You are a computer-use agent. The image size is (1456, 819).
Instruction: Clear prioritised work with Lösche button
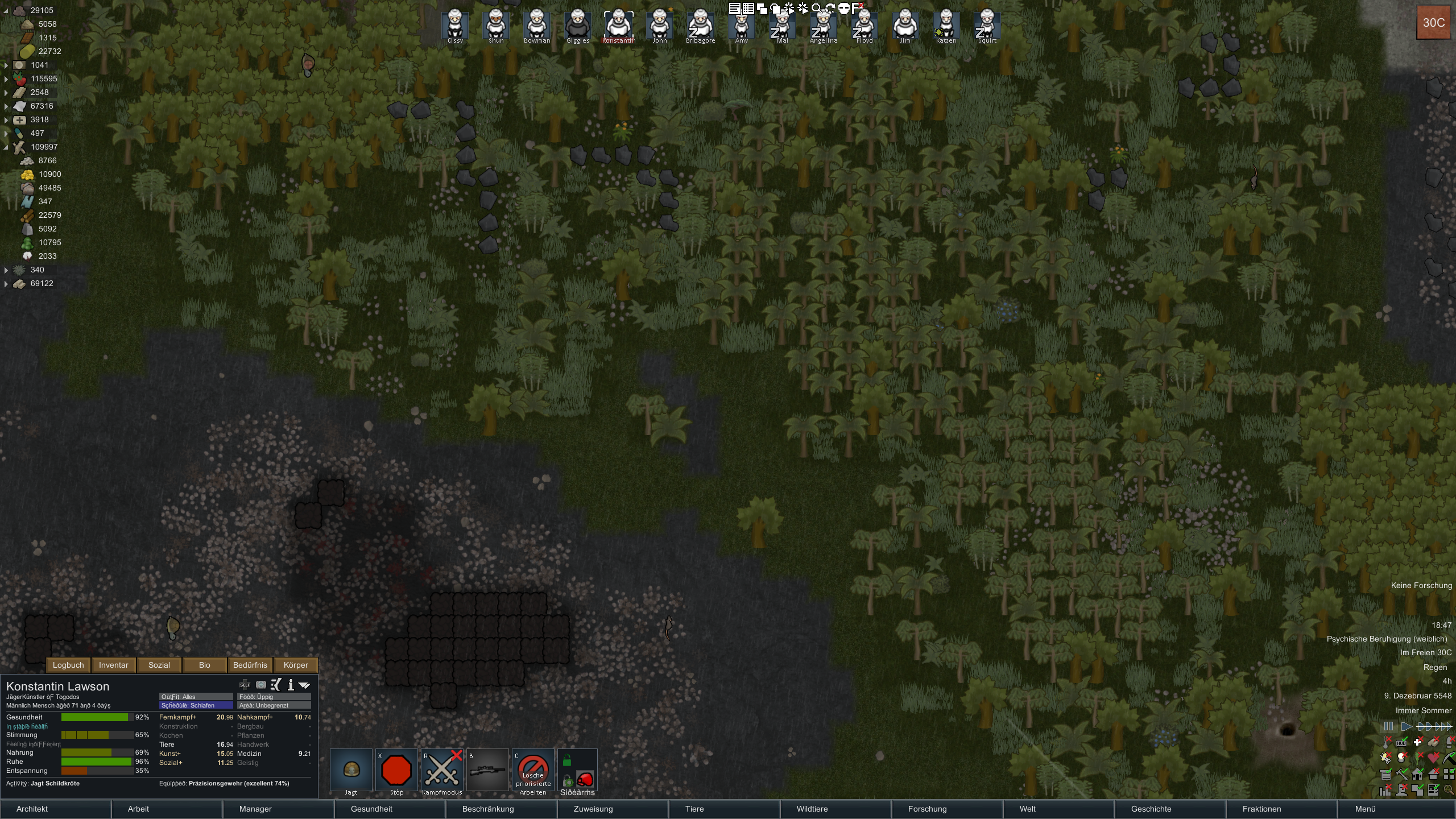coord(533,770)
